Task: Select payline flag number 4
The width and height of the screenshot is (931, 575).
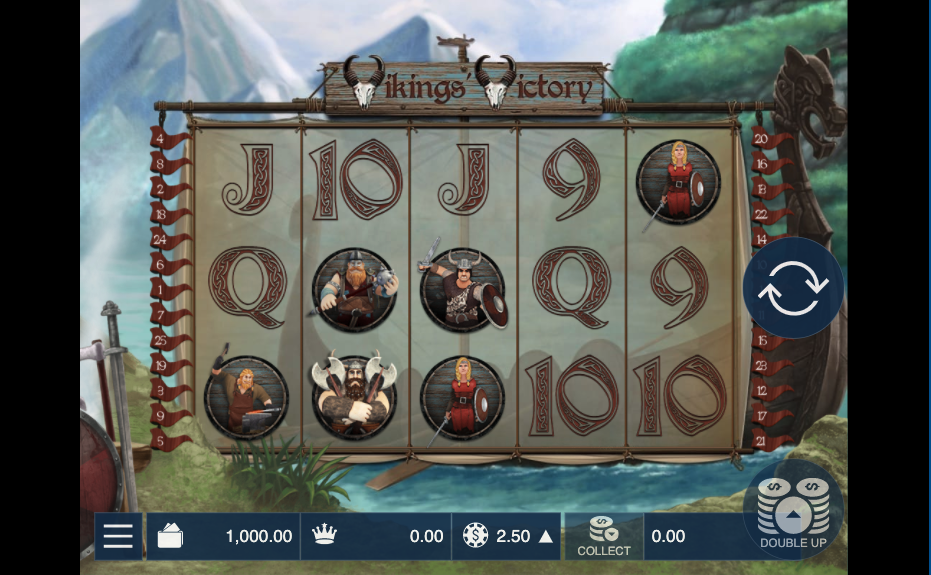Action: click(163, 140)
